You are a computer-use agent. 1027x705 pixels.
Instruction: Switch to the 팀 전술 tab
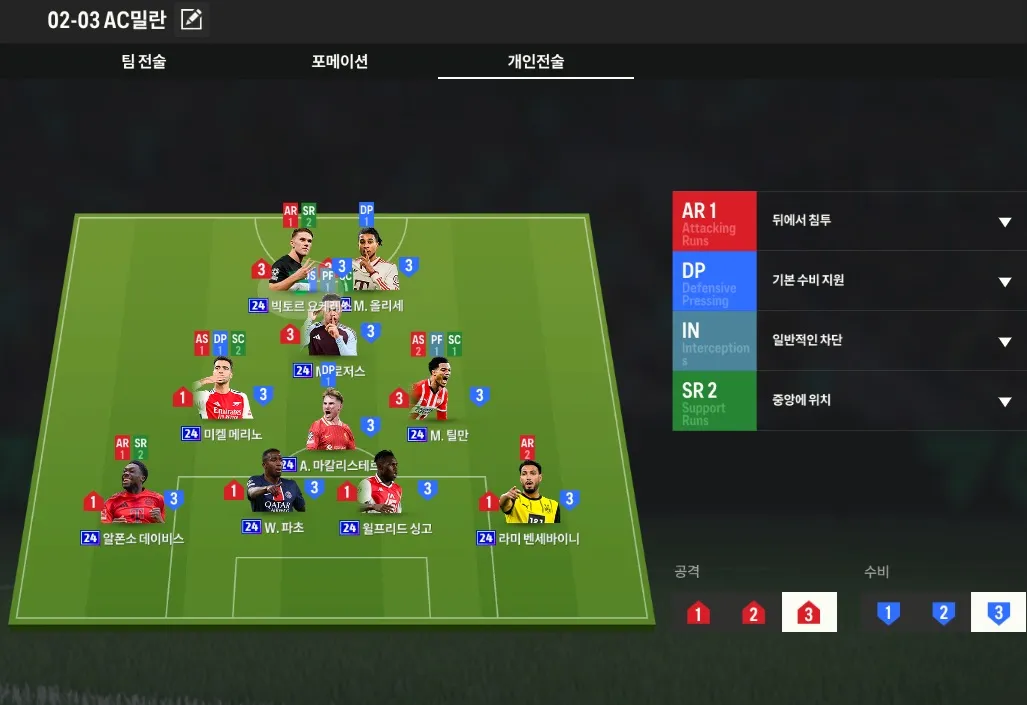click(144, 62)
